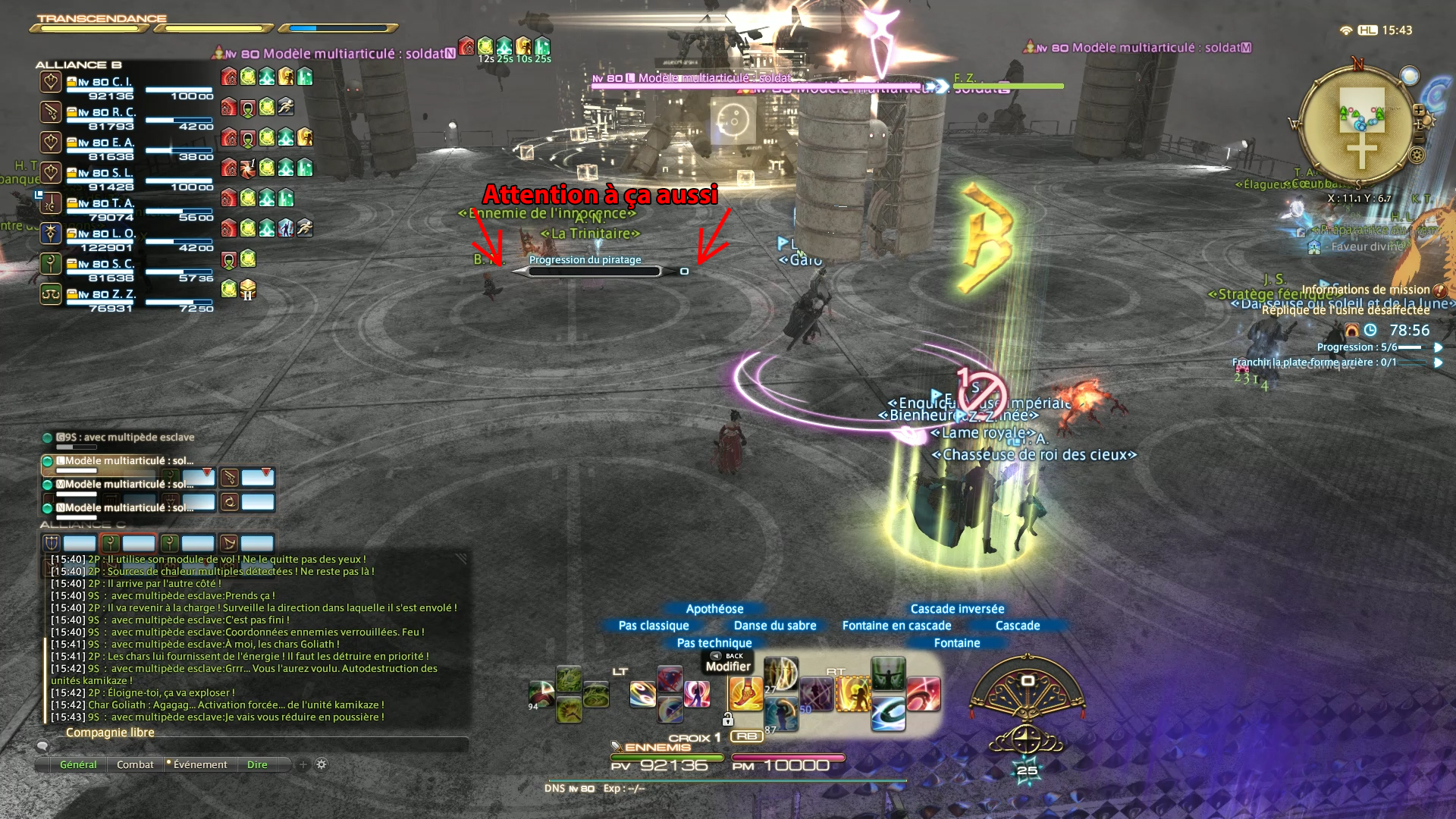Switch to the Général chat tab
The width and height of the screenshot is (1456, 819).
78,764
